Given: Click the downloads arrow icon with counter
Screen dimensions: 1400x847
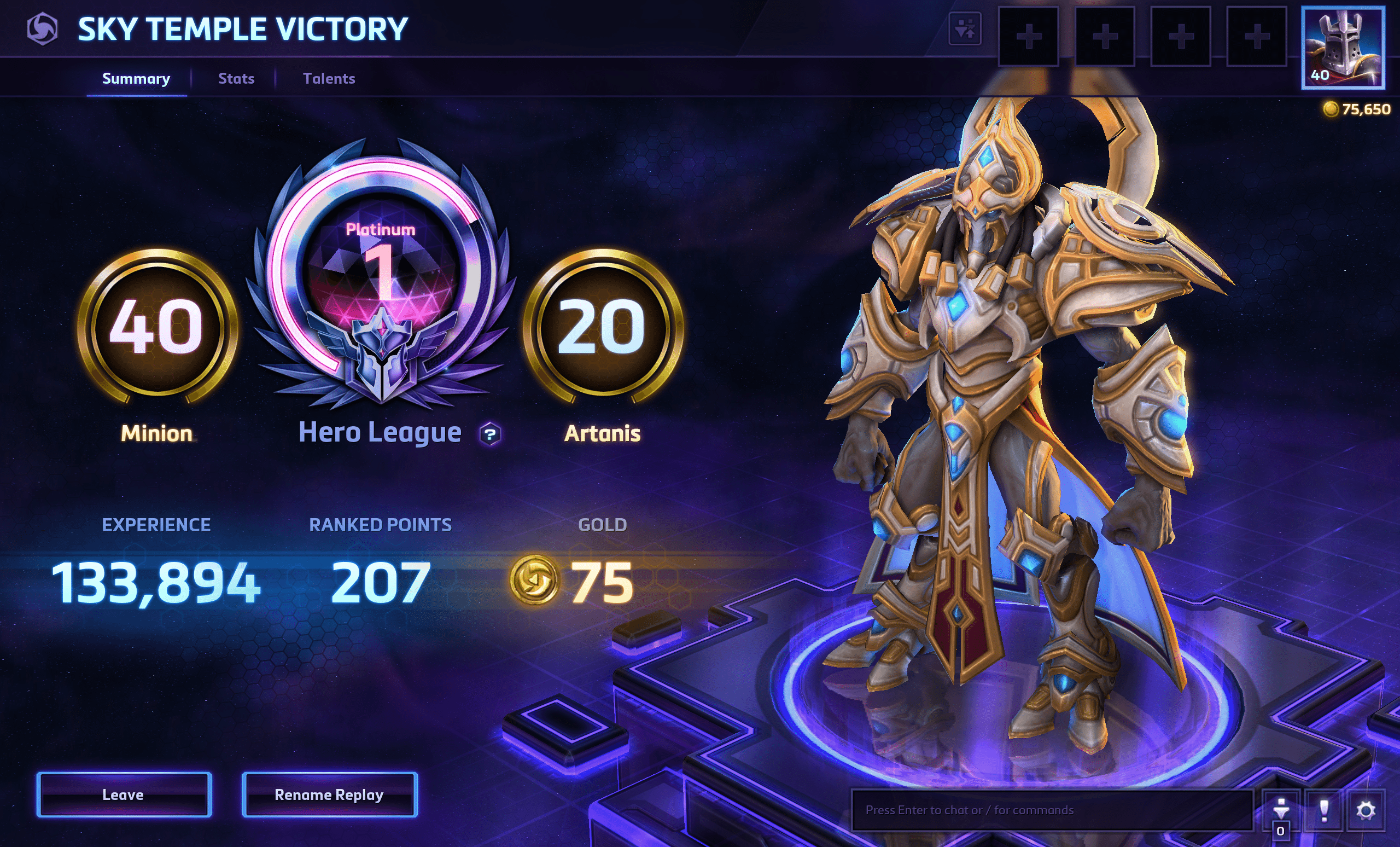Looking at the screenshot, I should [x=1281, y=811].
